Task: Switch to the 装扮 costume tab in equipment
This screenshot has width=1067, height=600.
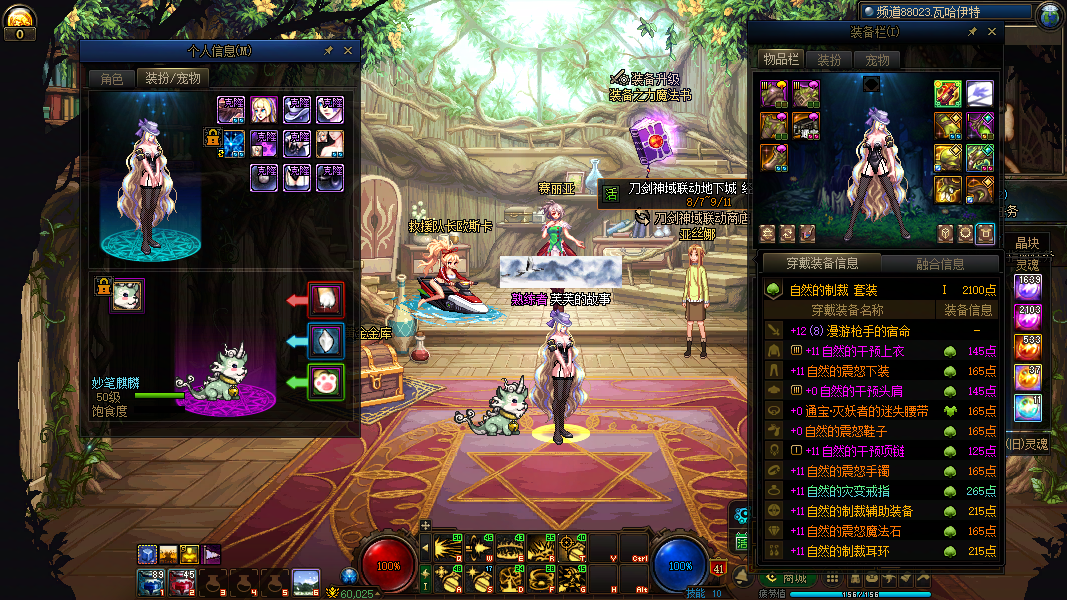Action: pos(829,60)
